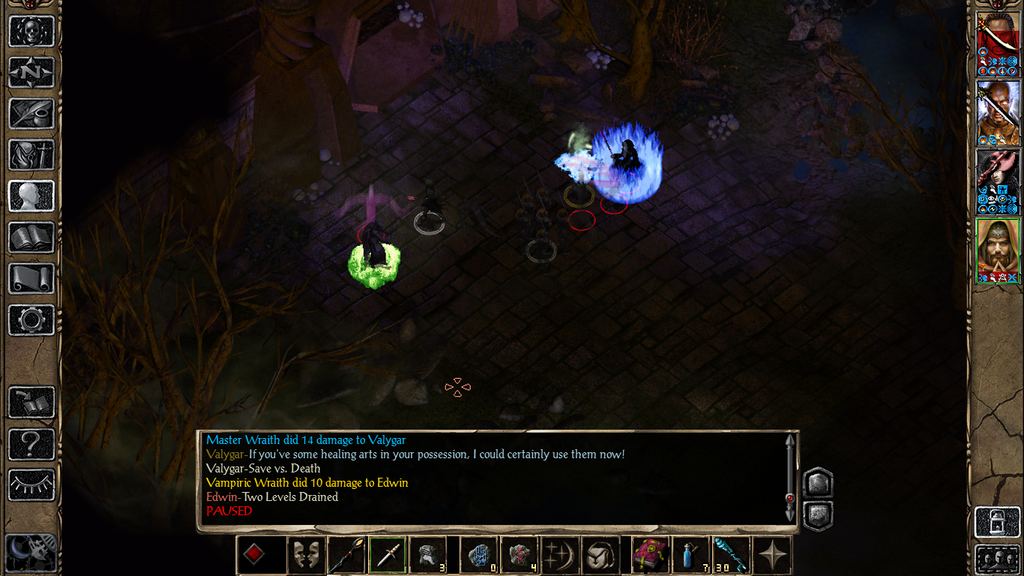The image size is (1024, 576).
Task: Select the dagger weapon slot
Action: [x=387, y=555]
